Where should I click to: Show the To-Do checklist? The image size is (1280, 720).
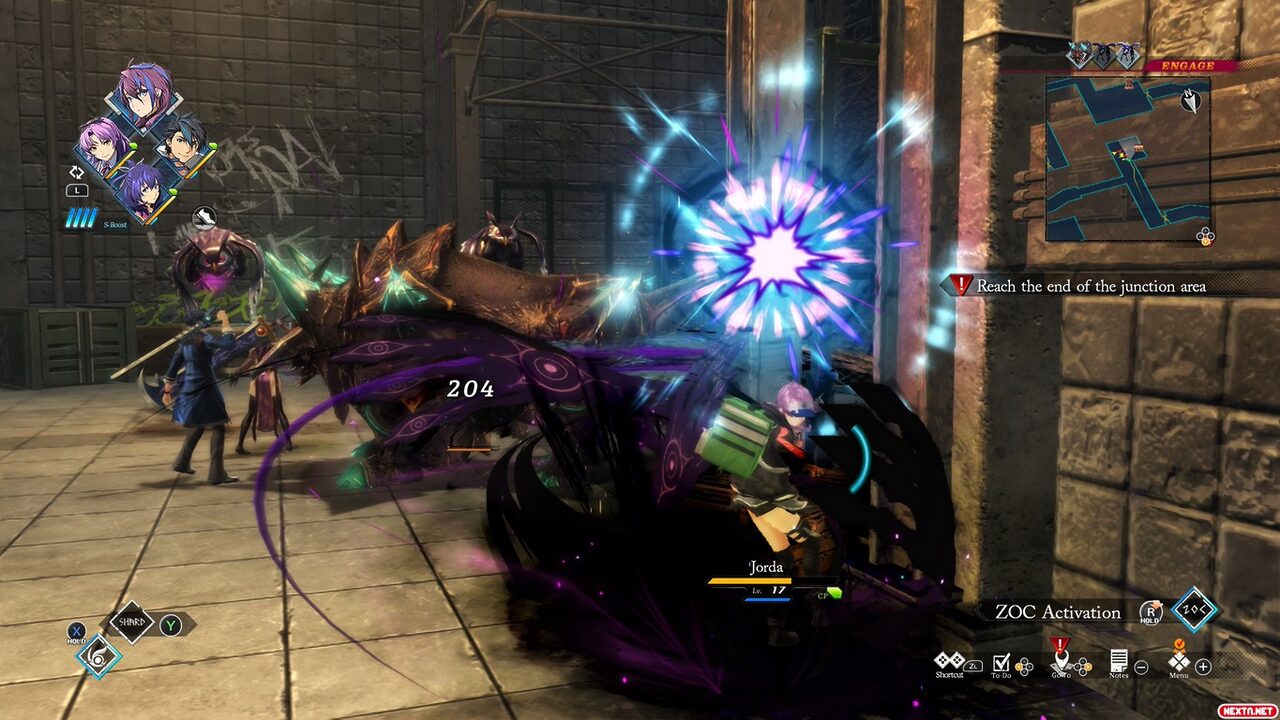1002,662
